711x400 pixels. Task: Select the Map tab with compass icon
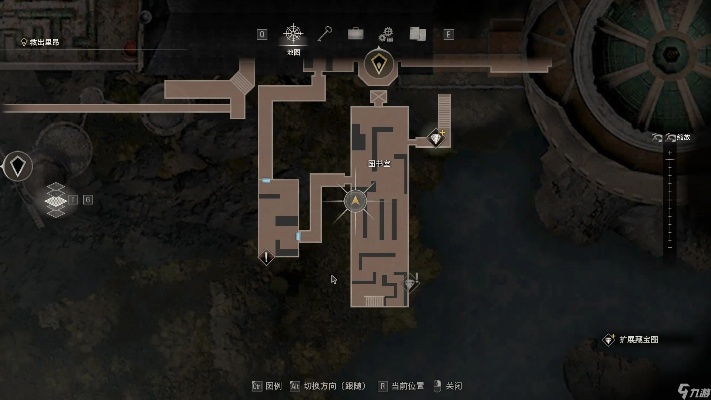coord(294,34)
